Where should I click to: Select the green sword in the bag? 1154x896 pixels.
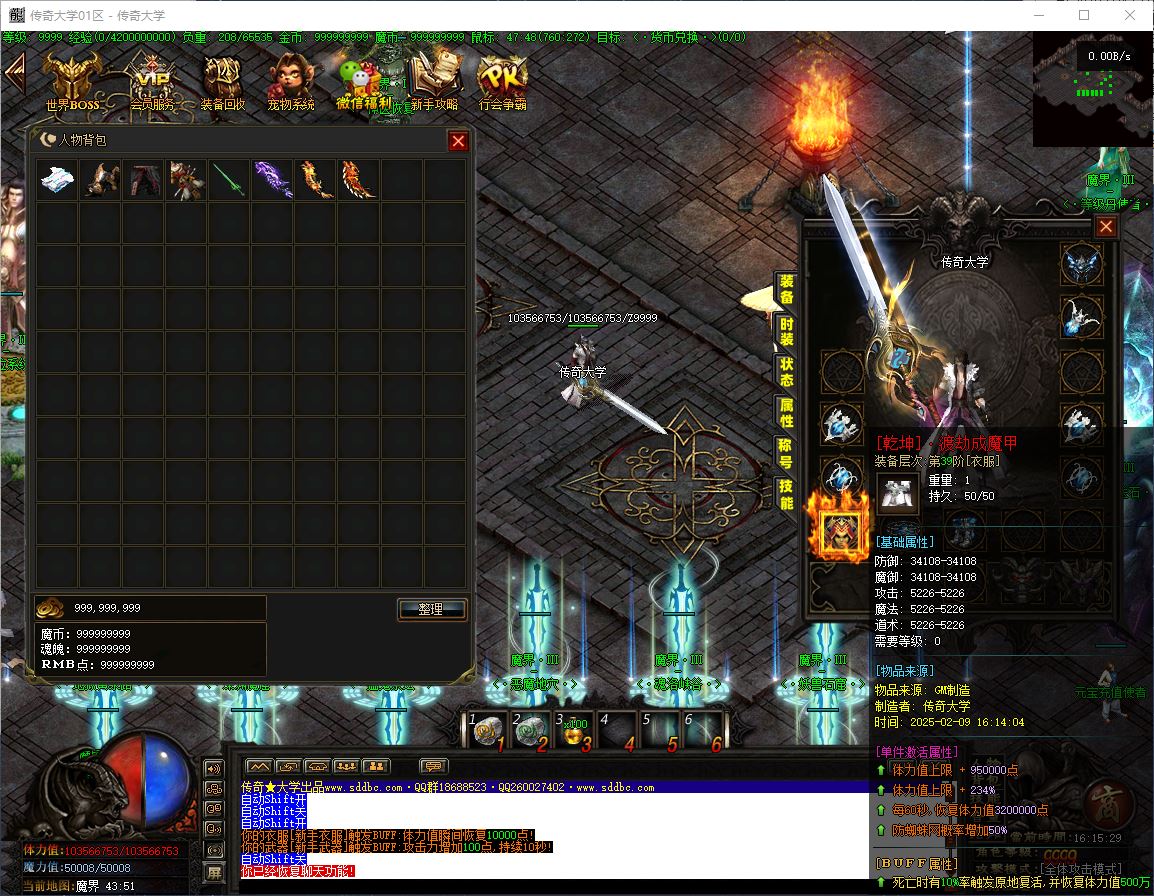(229, 180)
